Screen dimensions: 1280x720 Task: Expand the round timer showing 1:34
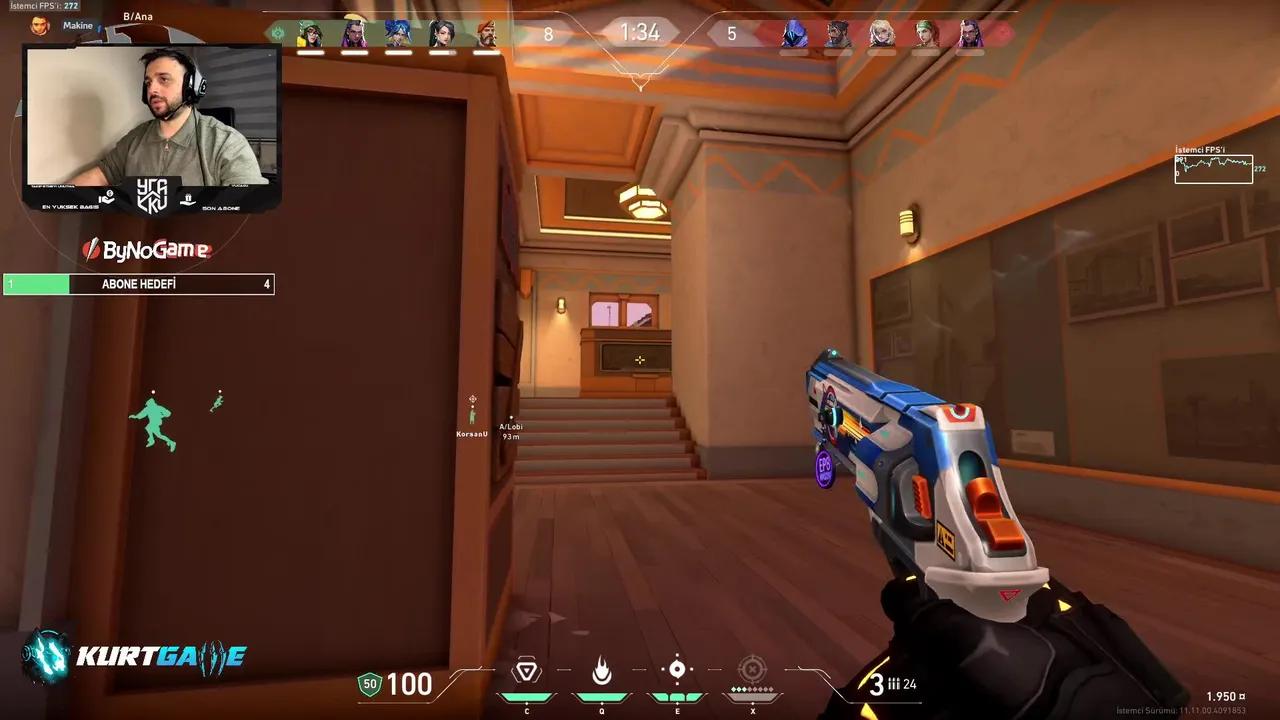tap(640, 32)
